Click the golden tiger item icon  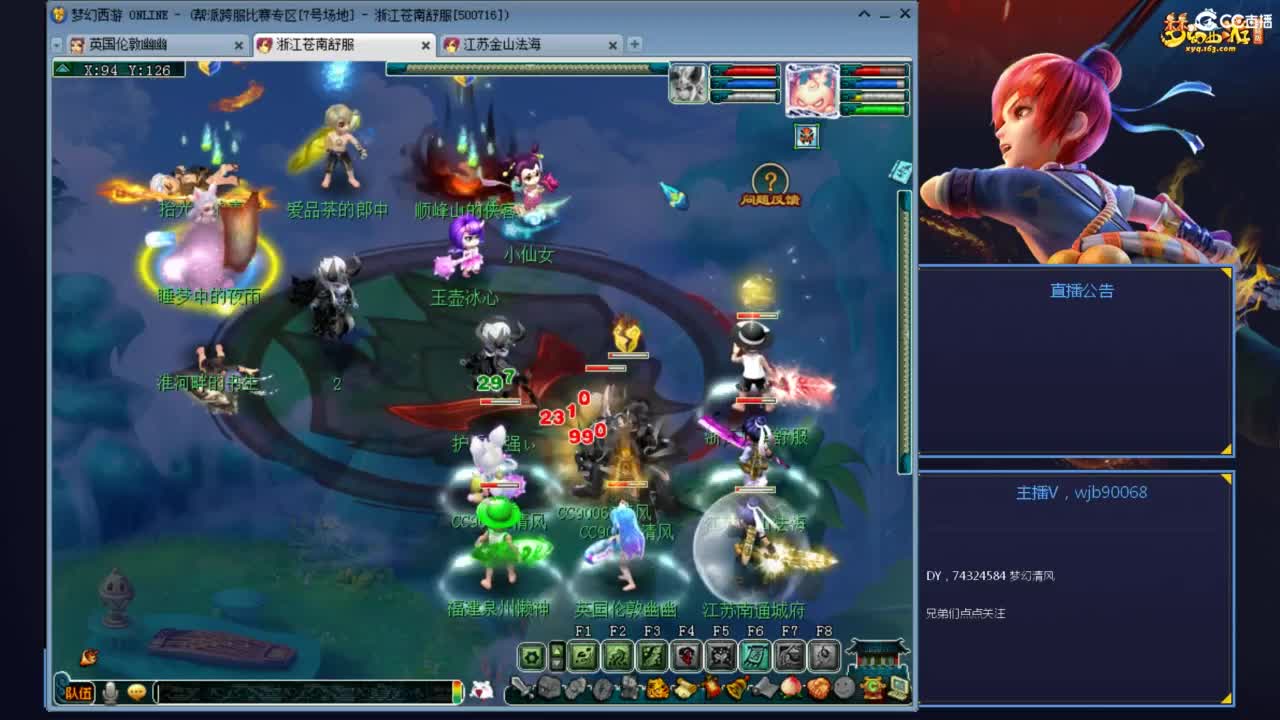[659, 687]
